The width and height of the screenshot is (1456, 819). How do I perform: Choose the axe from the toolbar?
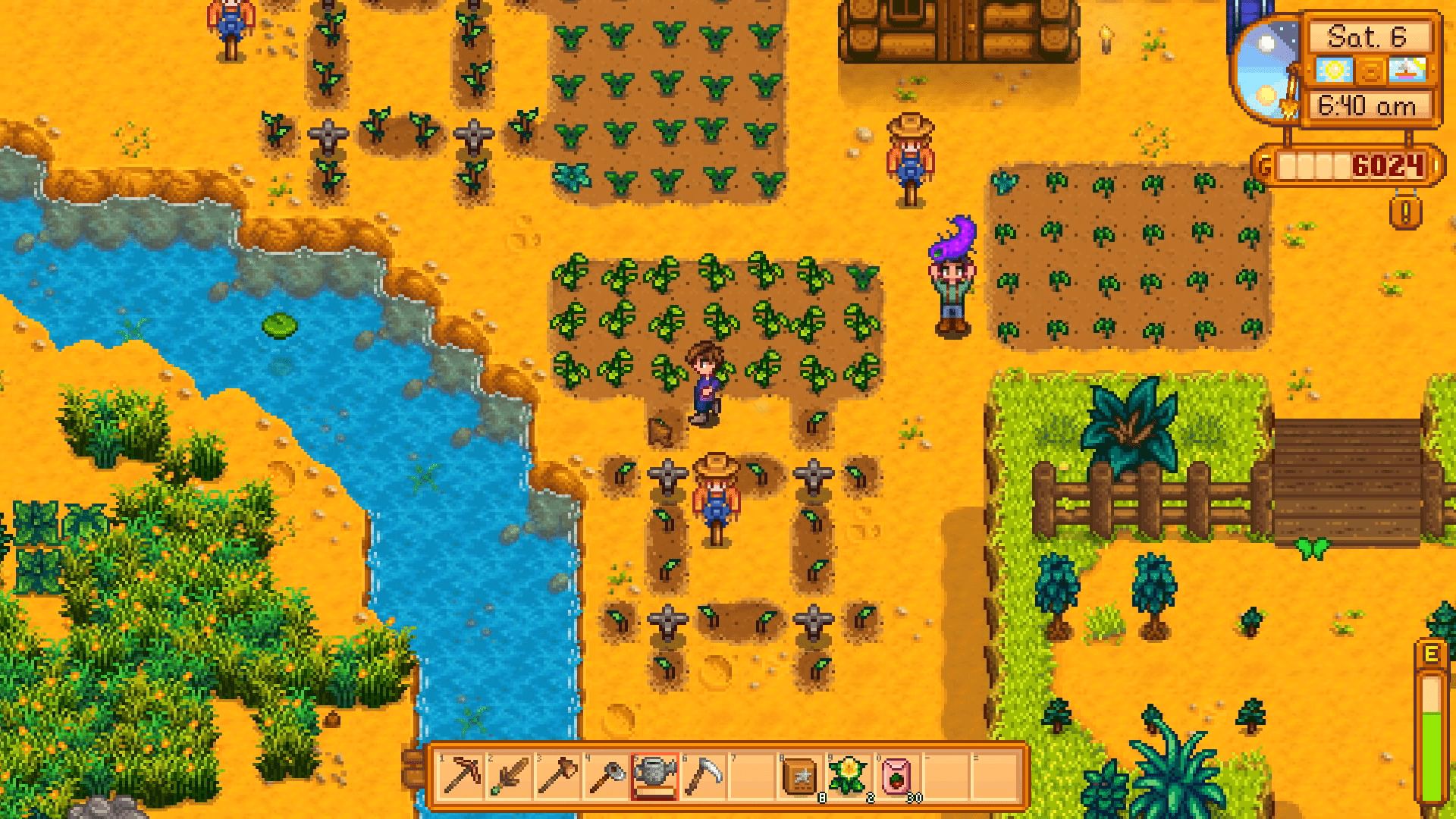tap(557, 777)
